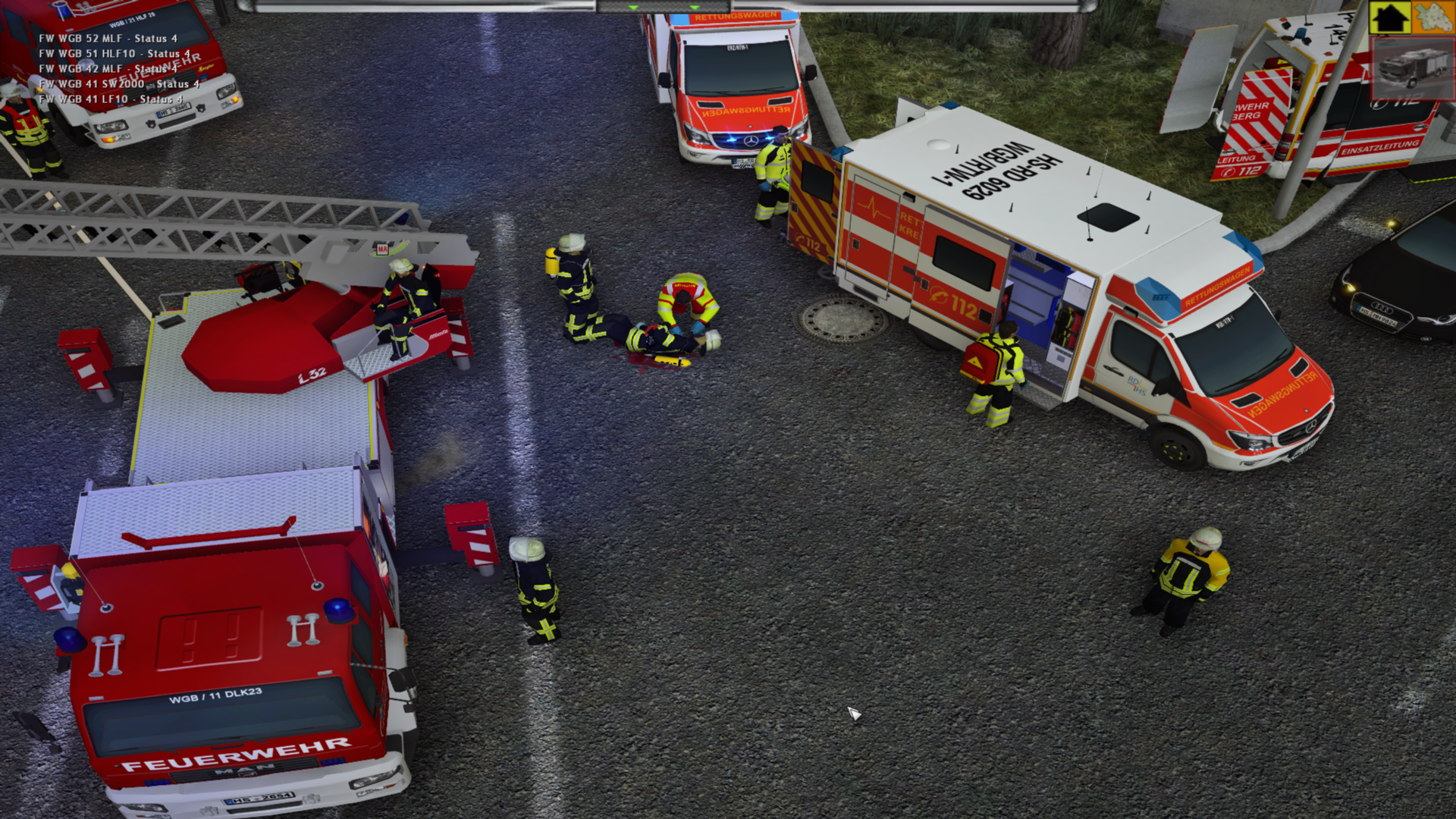Open the orange district map icon
This screenshot has width=1456, height=819.
click(1432, 17)
